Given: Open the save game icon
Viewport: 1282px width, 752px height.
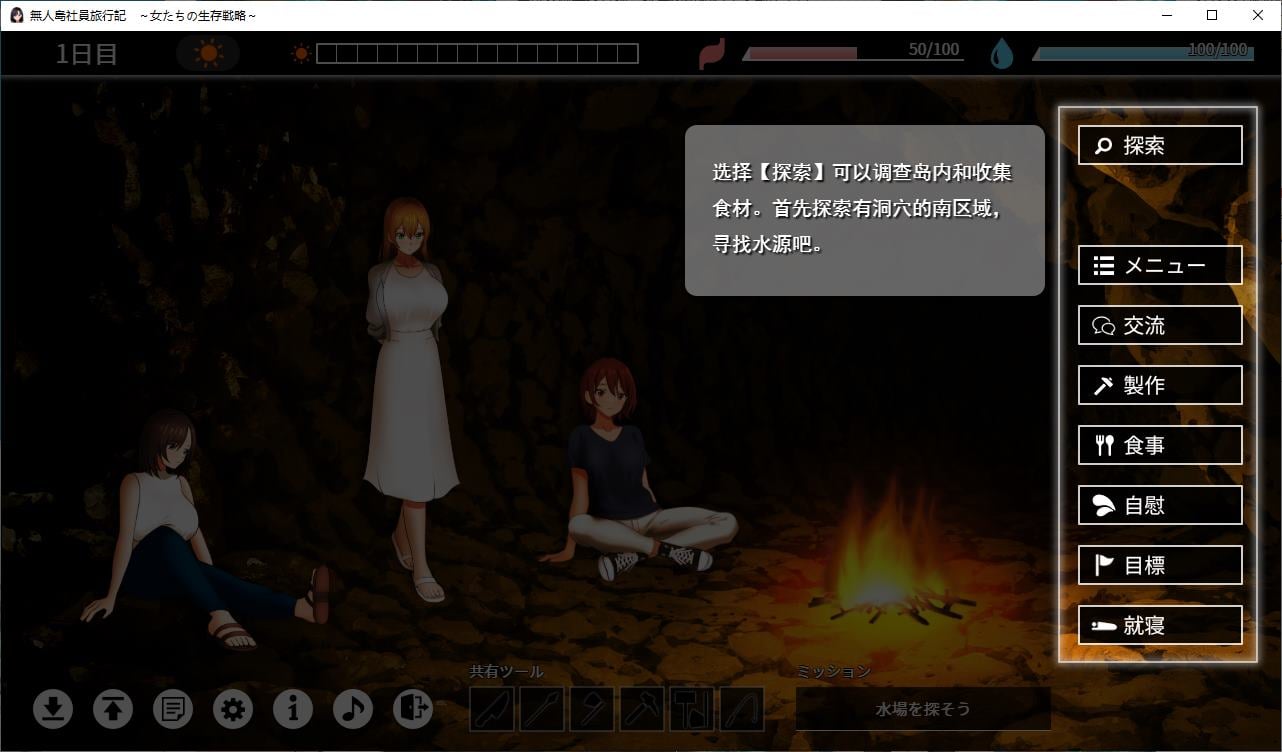Looking at the screenshot, I should (53, 709).
